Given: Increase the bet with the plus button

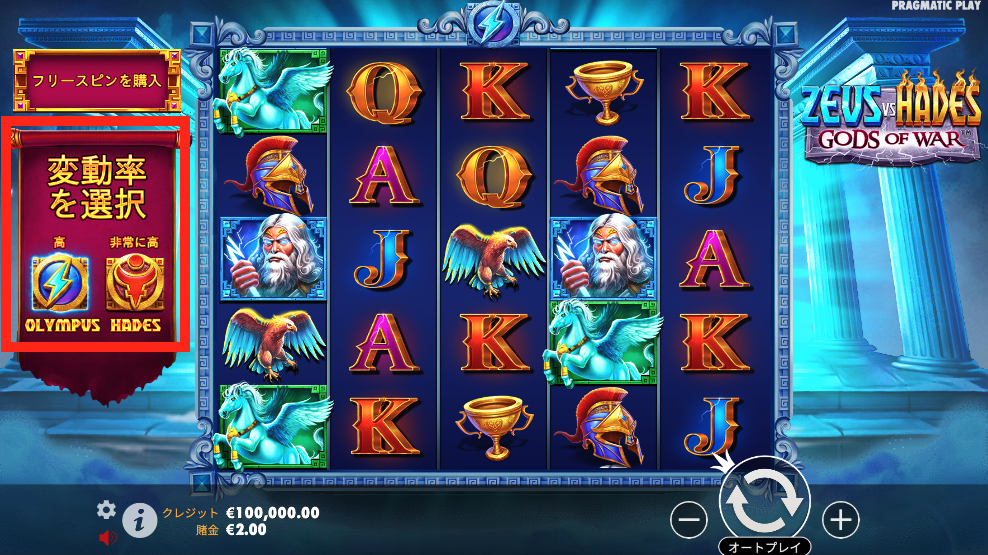Looking at the screenshot, I should 841,519.
